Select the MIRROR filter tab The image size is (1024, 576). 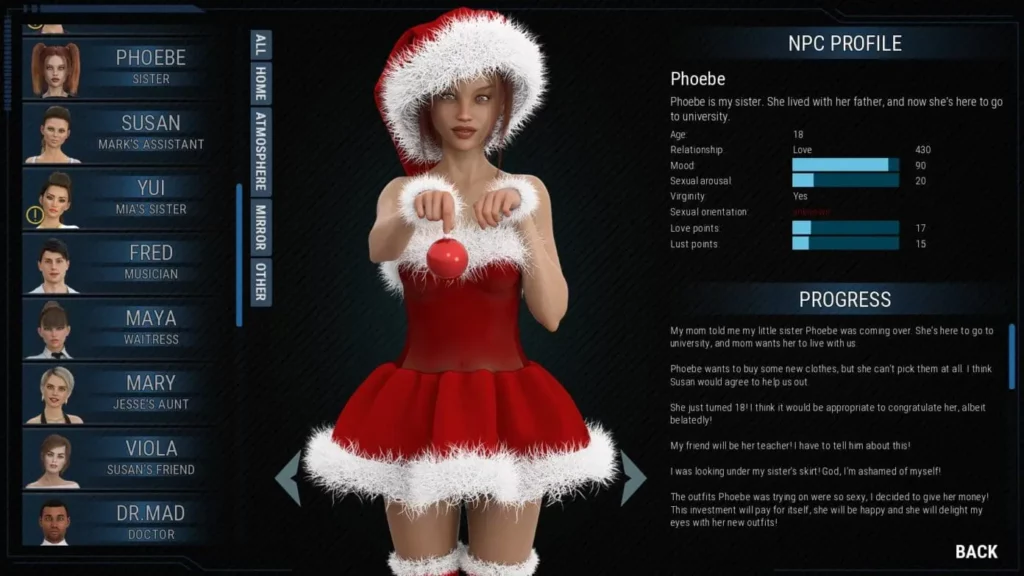click(261, 226)
